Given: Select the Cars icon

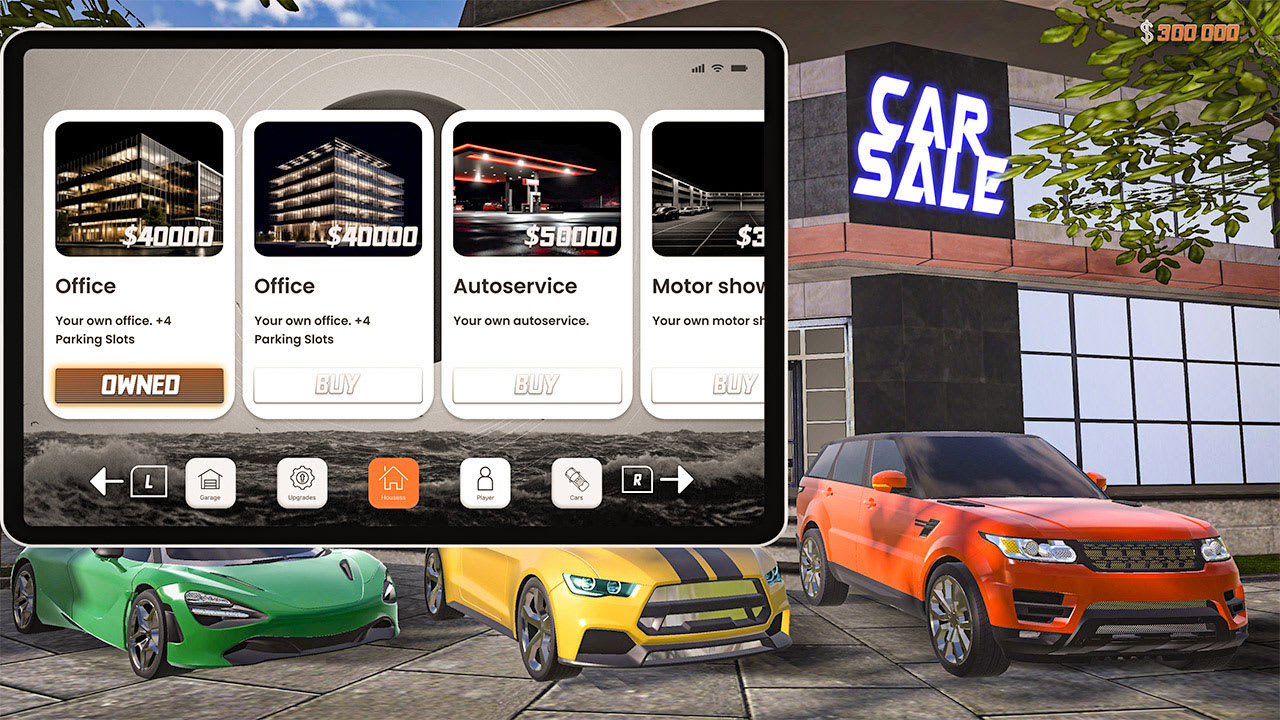Looking at the screenshot, I should (576, 481).
